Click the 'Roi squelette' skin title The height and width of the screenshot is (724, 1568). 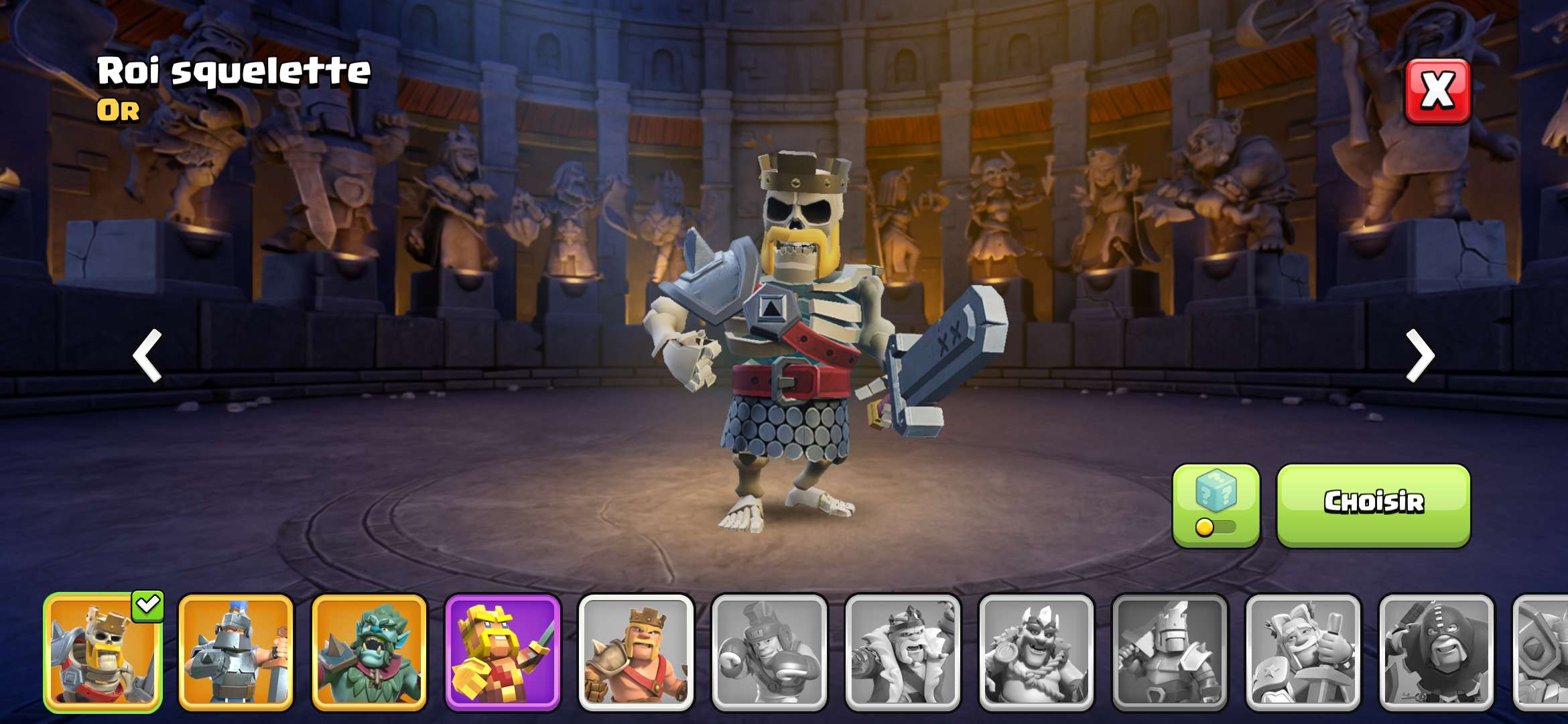(x=233, y=71)
